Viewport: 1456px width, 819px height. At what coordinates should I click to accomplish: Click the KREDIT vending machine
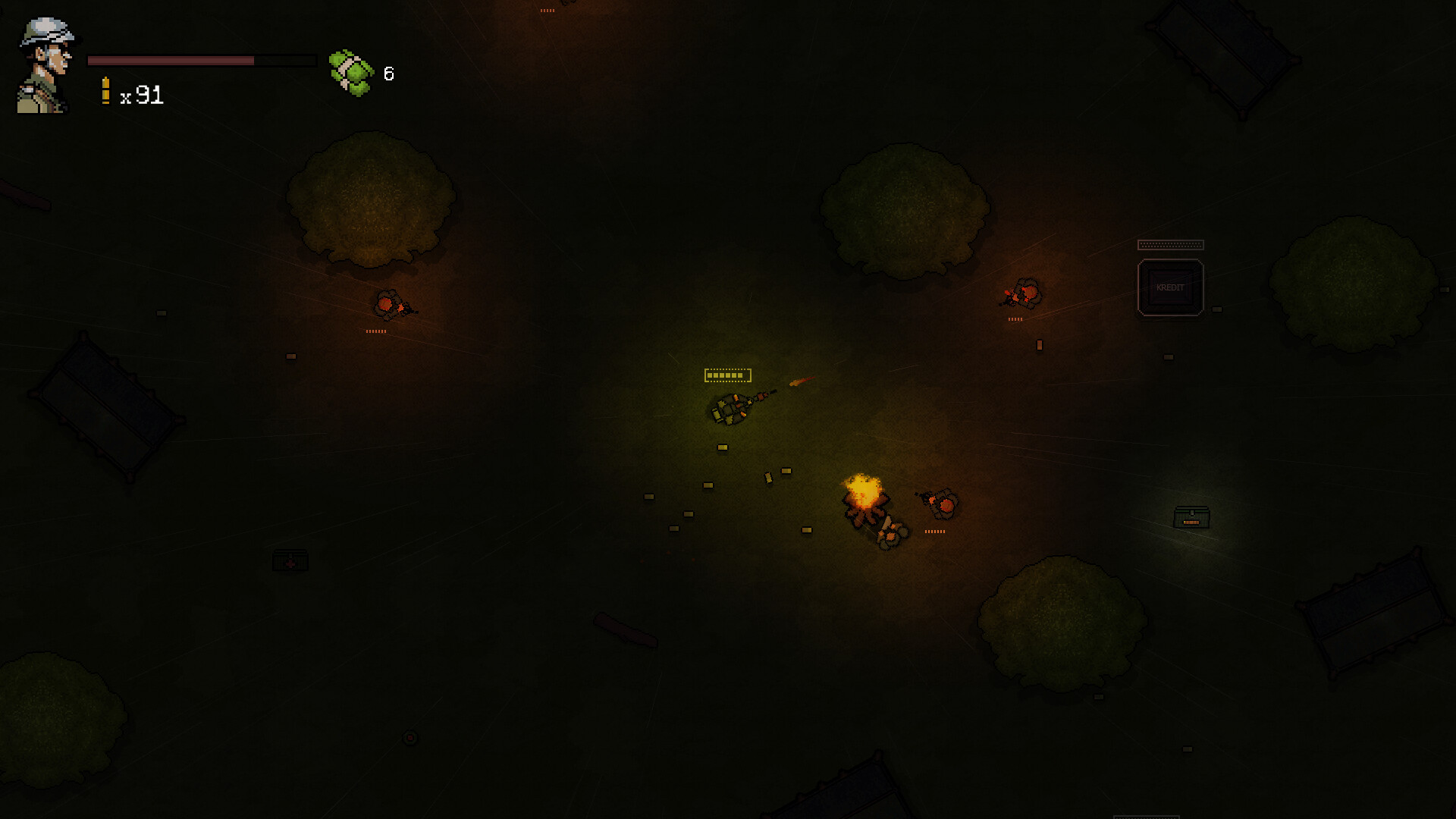coord(1170,287)
